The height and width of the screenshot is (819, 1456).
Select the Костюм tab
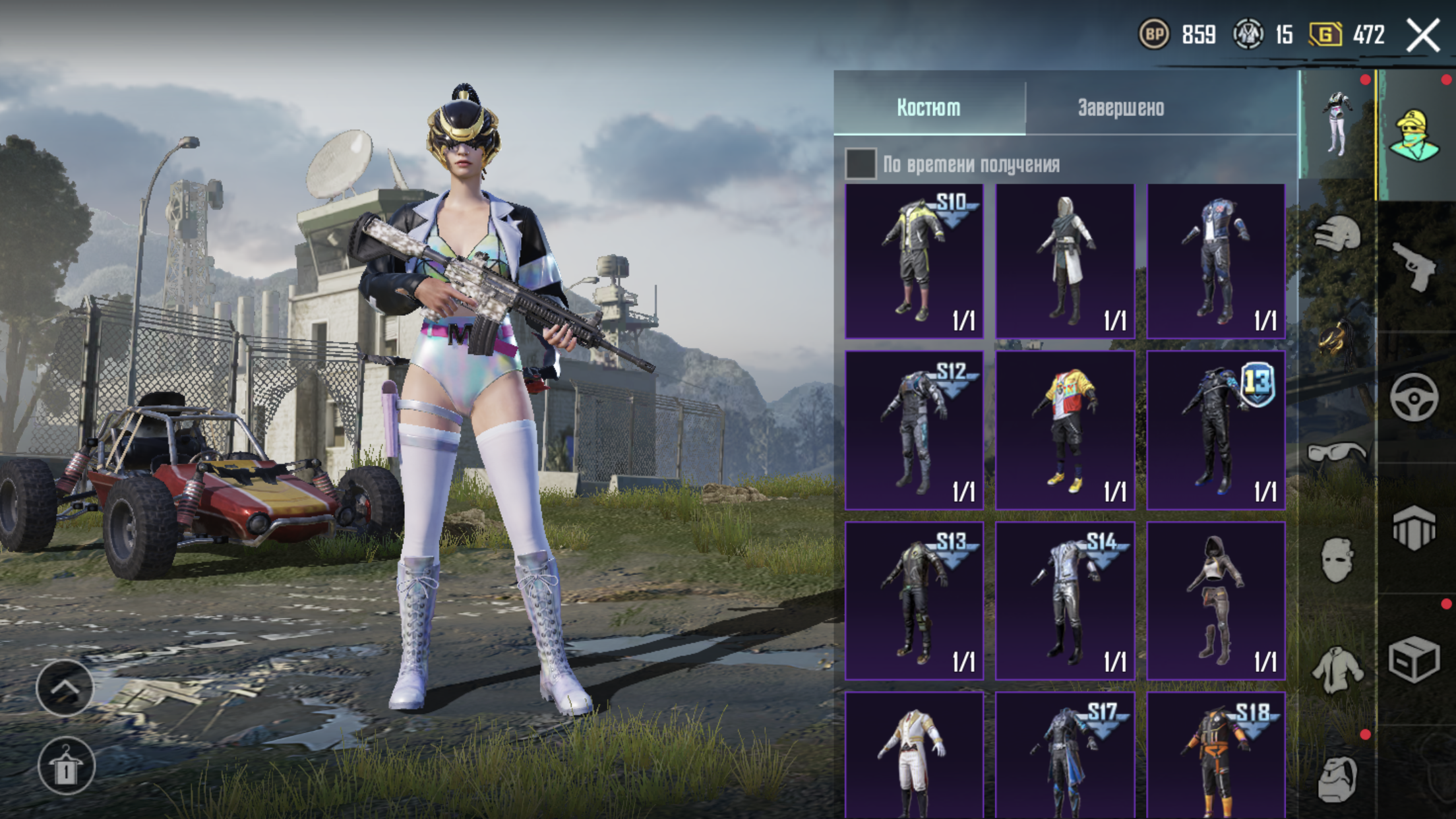pos(928,107)
